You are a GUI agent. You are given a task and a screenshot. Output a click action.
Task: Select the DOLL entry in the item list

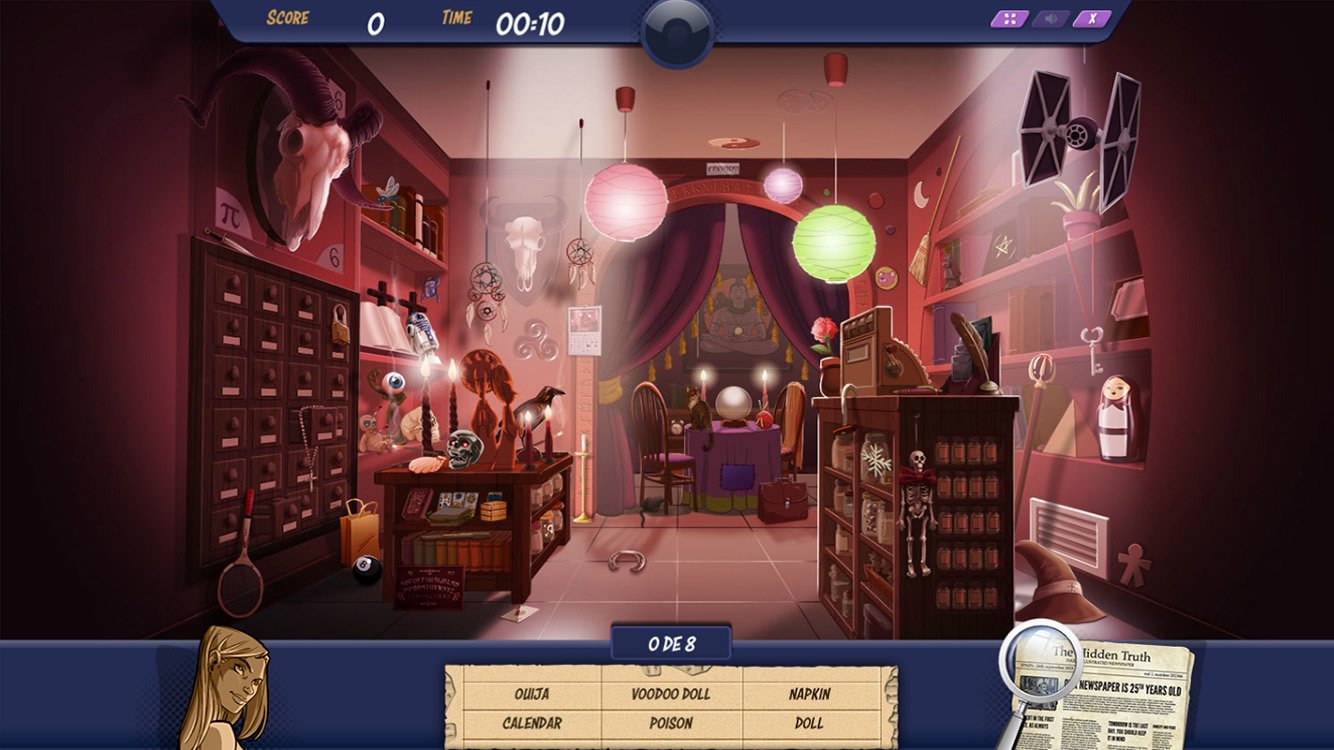[x=809, y=722]
